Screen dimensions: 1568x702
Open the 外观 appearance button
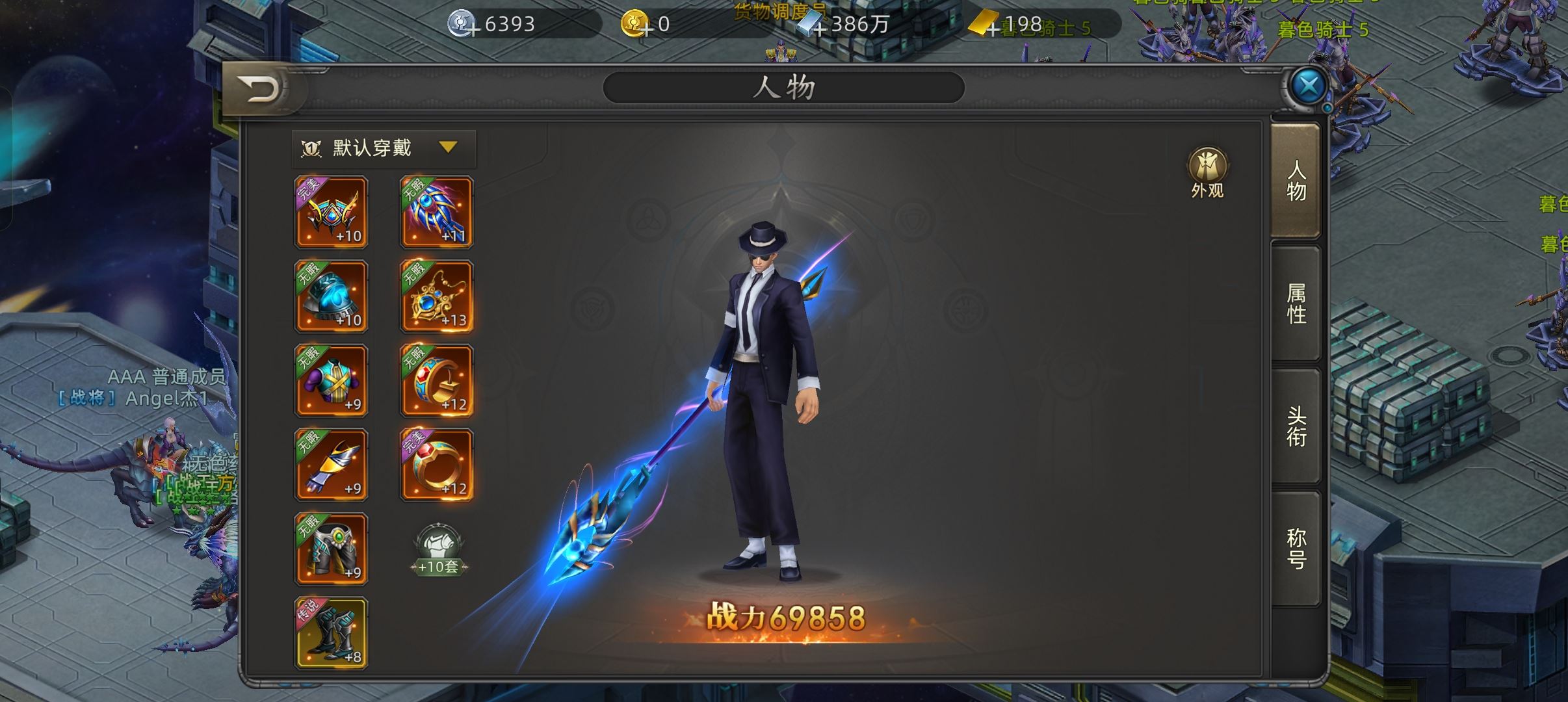(1207, 172)
